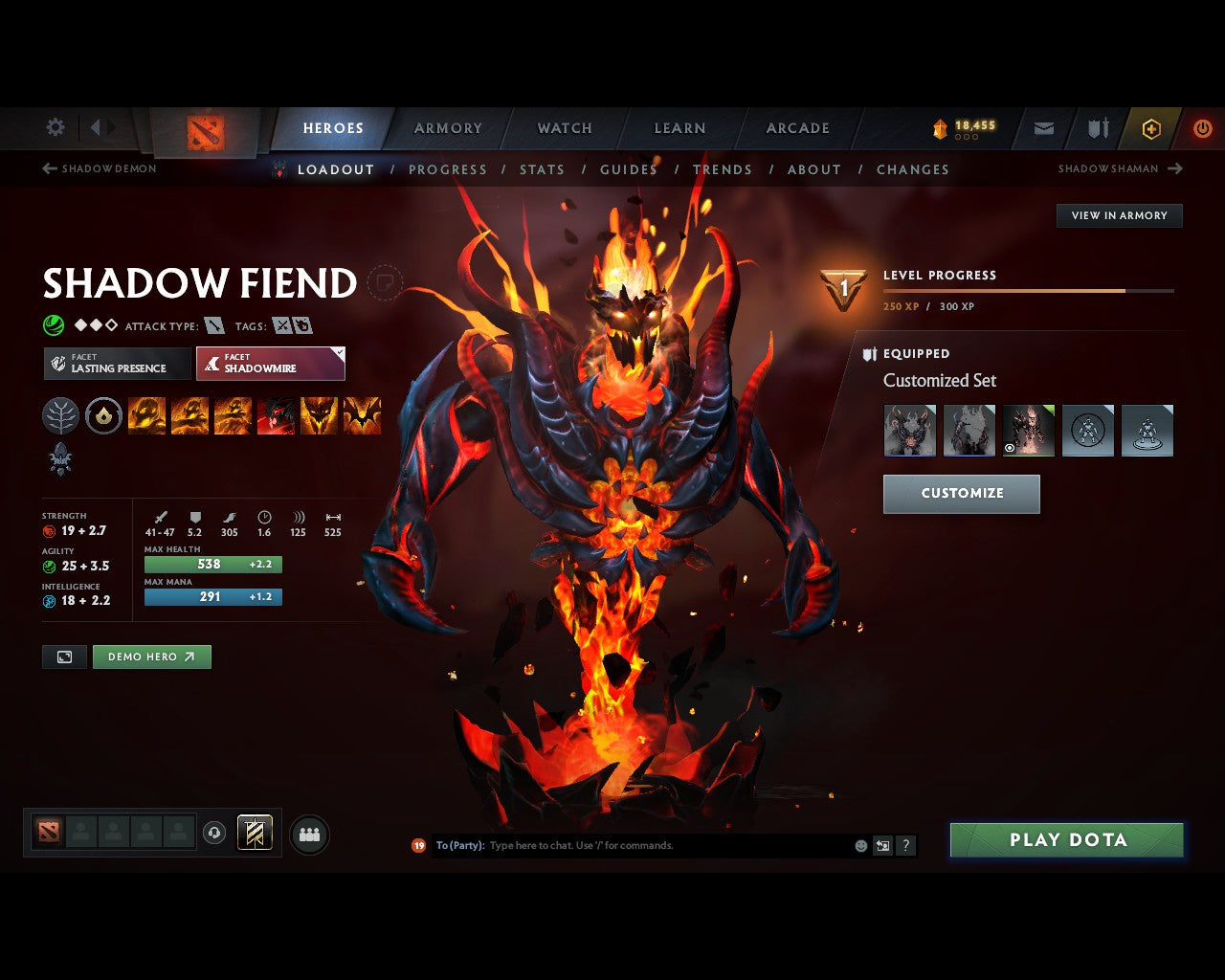Go back to Shadow Demon hero

coord(99,168)
